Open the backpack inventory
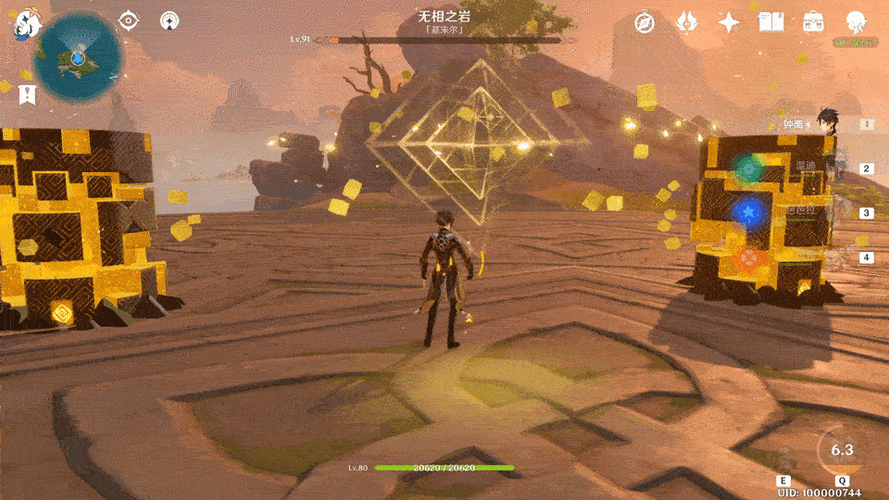The image size is (889, 500). [x=813, y=22]
